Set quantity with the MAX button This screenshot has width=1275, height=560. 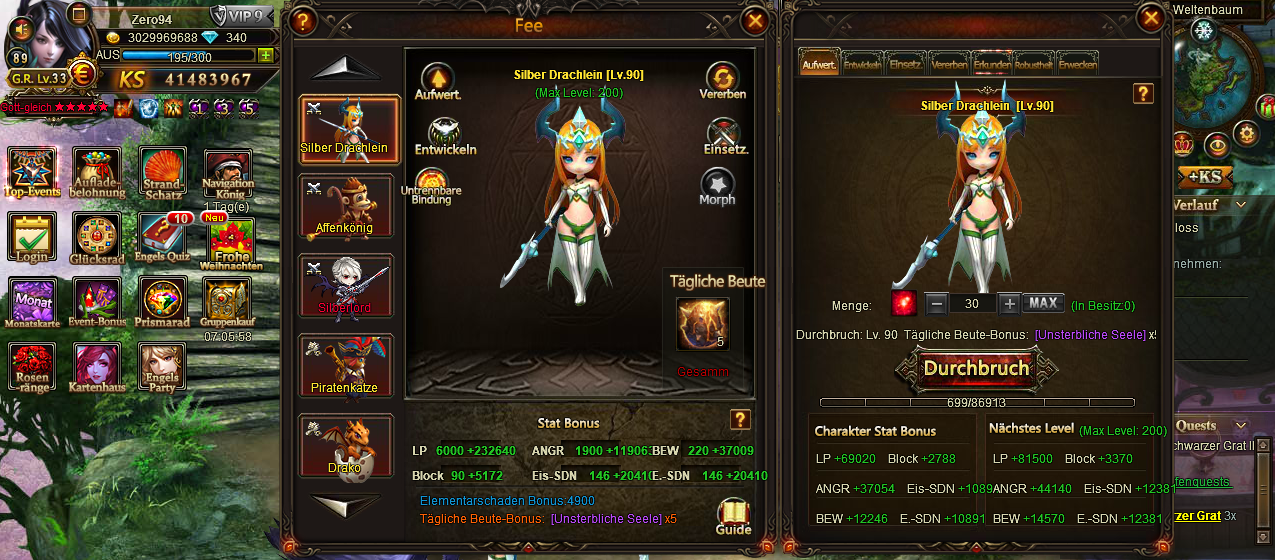coord(1043,303)
